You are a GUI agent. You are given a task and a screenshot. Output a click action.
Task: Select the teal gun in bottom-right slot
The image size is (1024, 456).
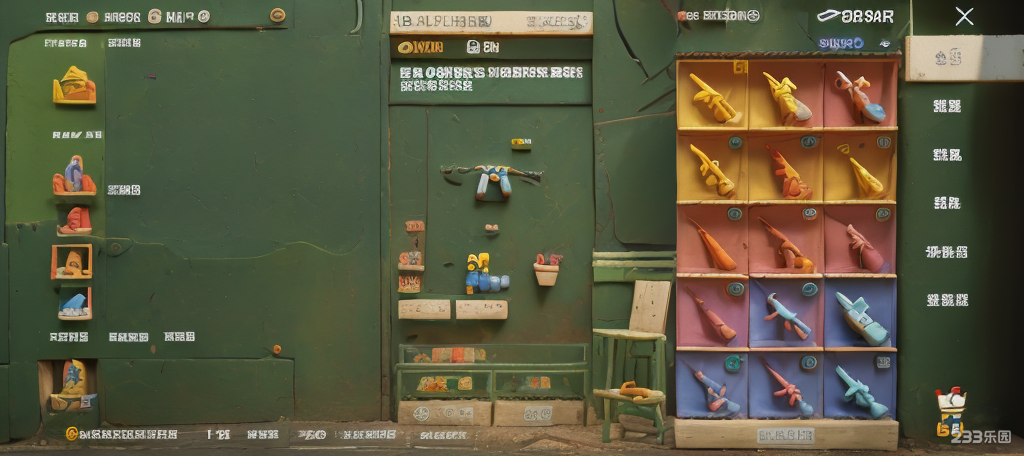860,388
